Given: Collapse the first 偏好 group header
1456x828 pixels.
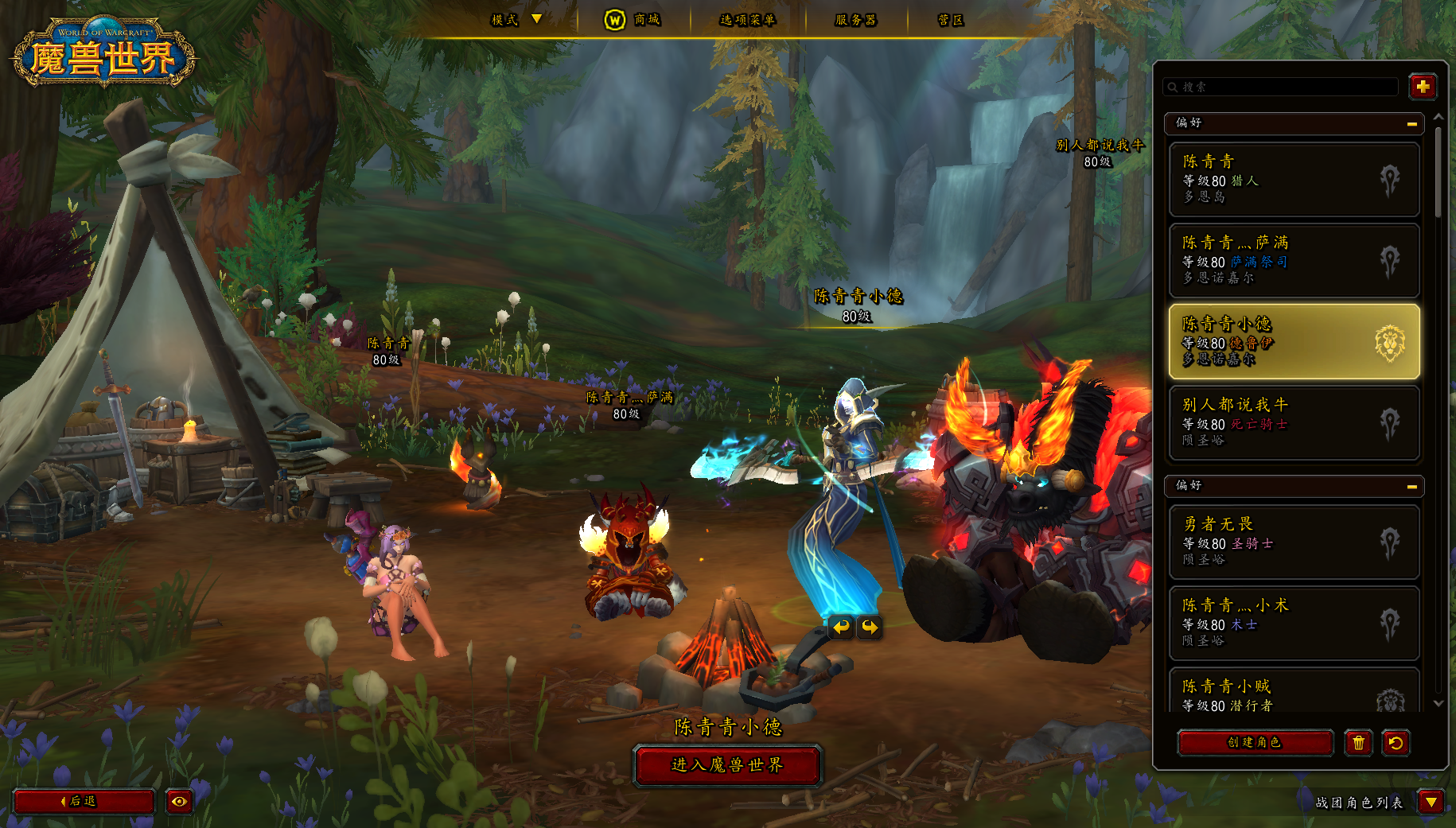Looking at the screenshot, I should click(x=1411, y=123).
